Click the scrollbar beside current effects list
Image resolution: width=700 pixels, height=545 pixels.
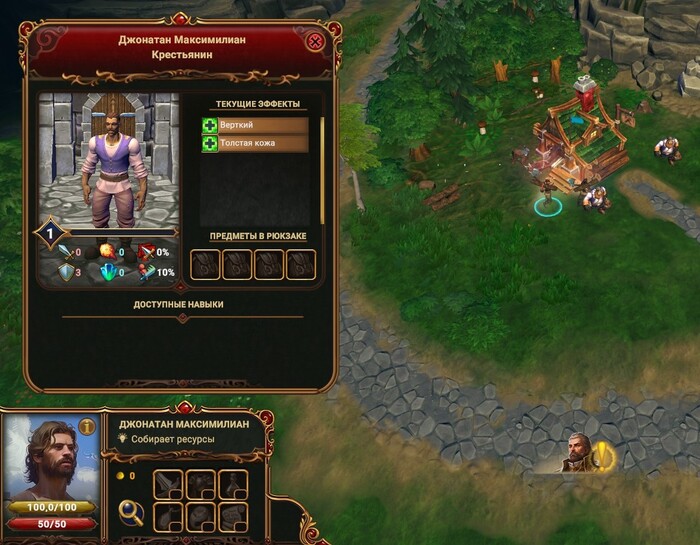322,170
